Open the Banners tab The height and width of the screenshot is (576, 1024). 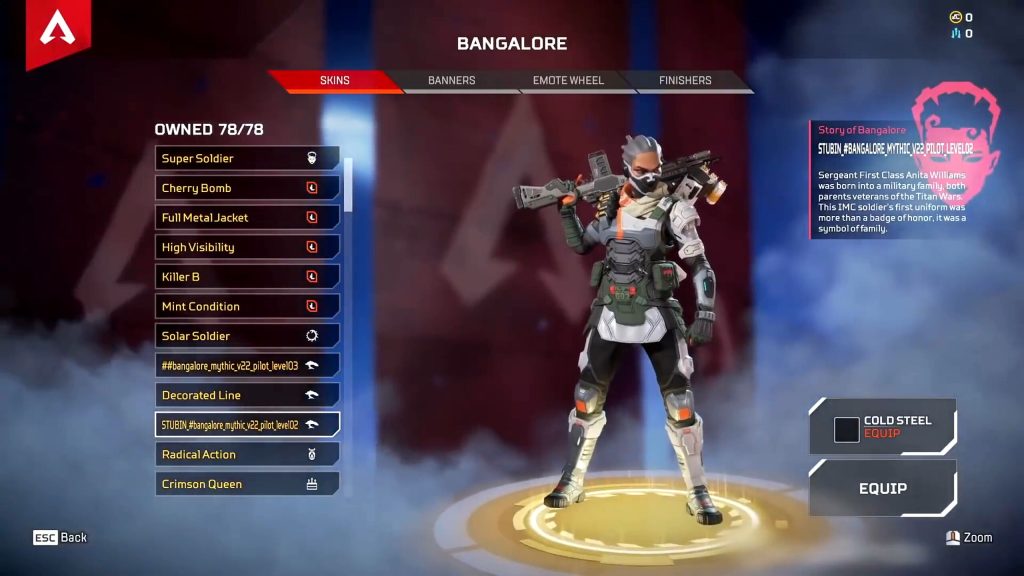point(451,81)
